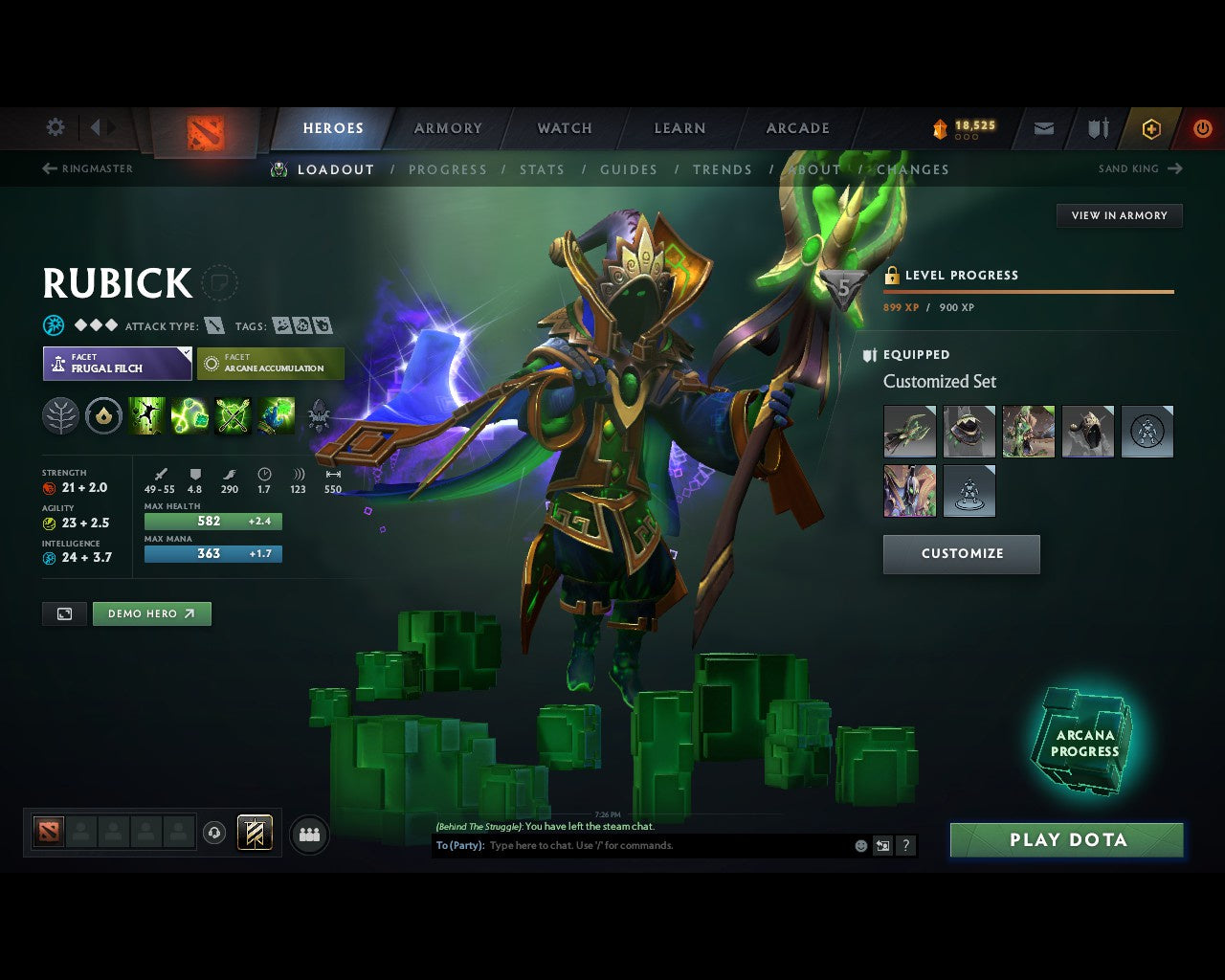
Task: View the Fade Bolt ability icon
Action: pyautogui.click(x=190, y=415)
